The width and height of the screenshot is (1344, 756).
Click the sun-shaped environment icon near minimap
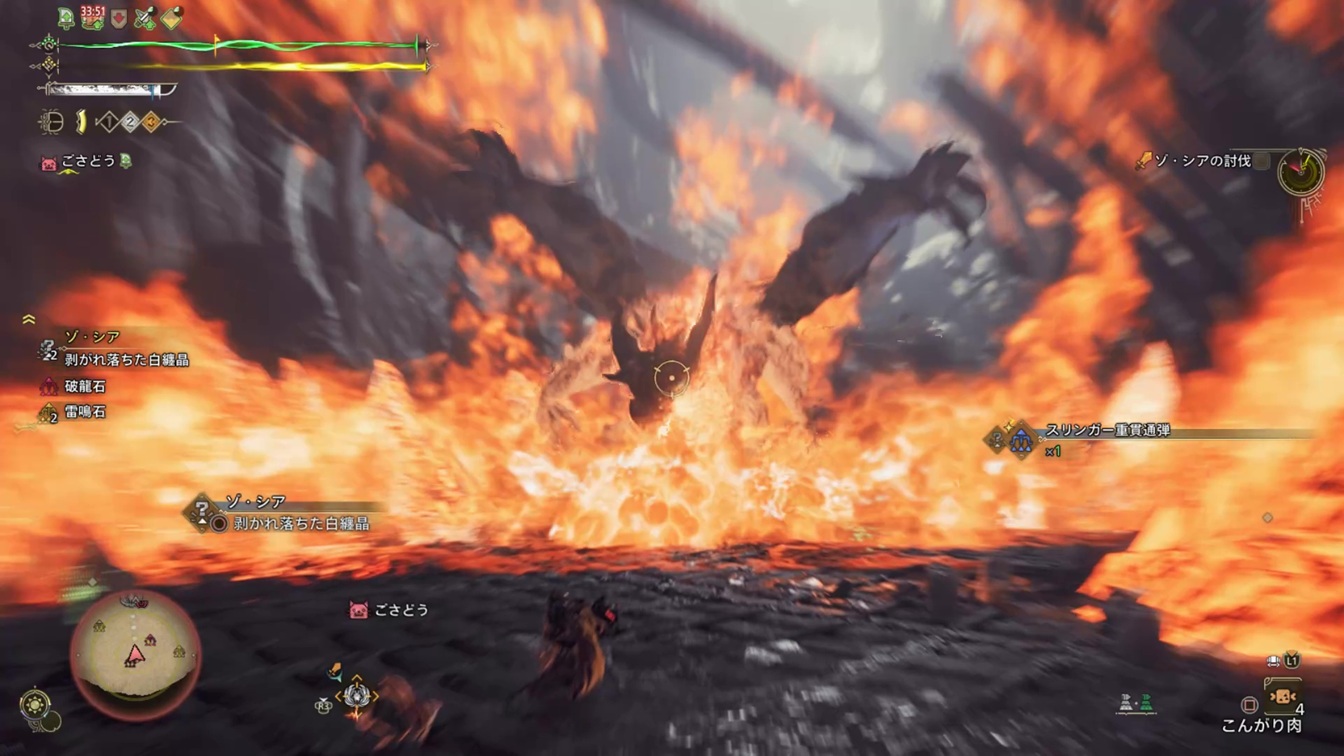[x=36, y=703]
